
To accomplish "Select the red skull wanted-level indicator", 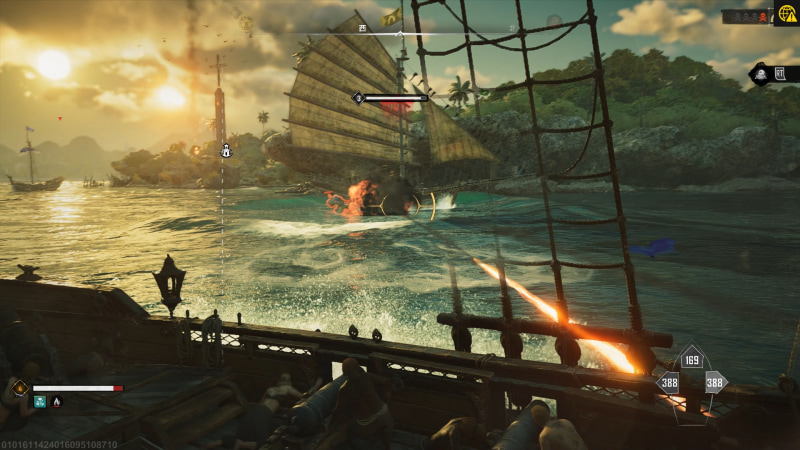I will (x=762, y=17).
